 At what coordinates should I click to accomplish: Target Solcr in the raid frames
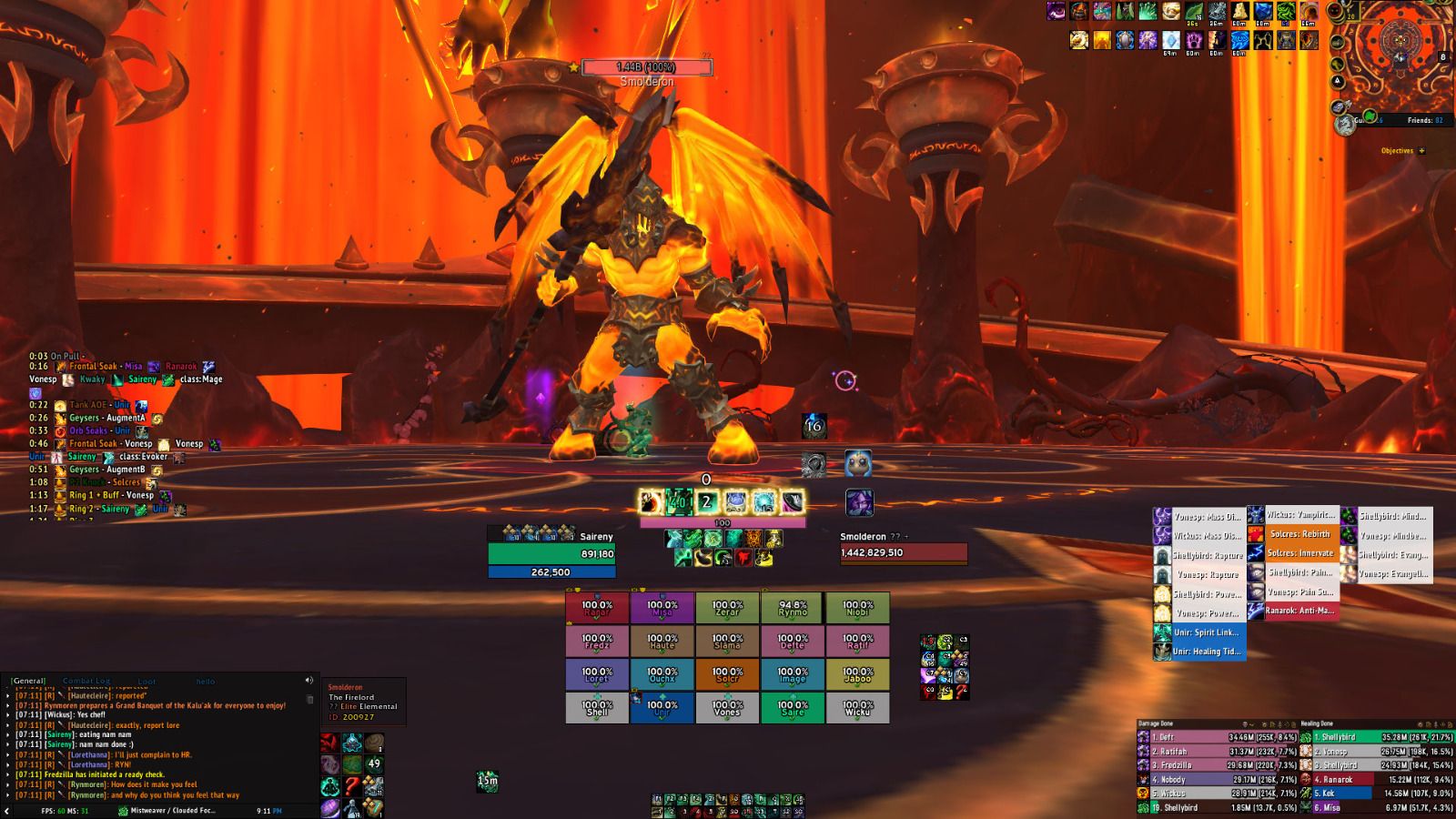pyautogui.click(x=727, y=674)
